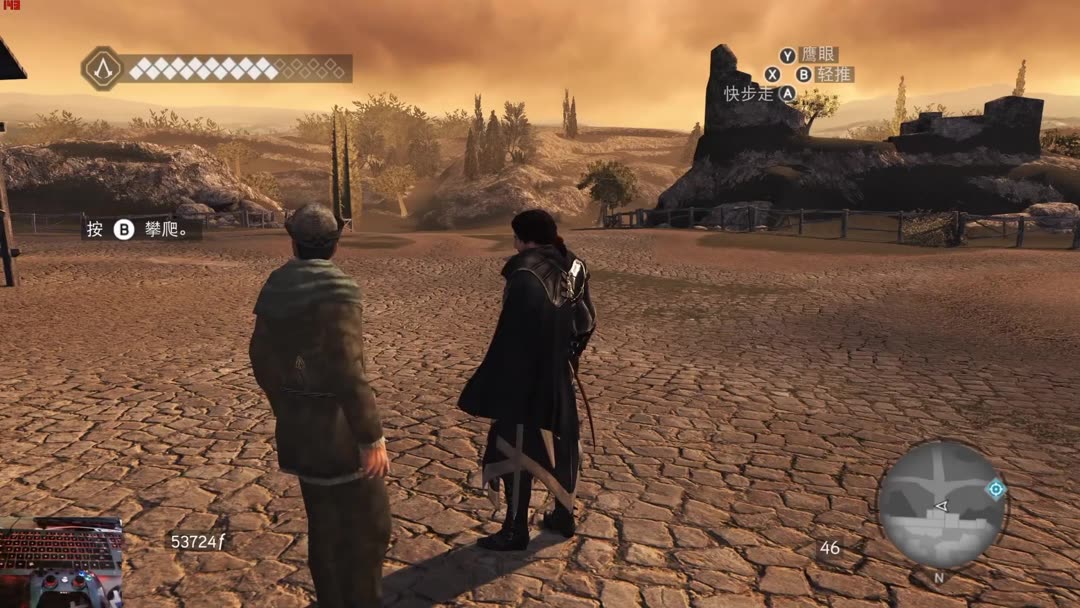This screenshot has height=608, width=1080.
Task: Click the Assassin insignia emblem
Action: tap(102, 68)
